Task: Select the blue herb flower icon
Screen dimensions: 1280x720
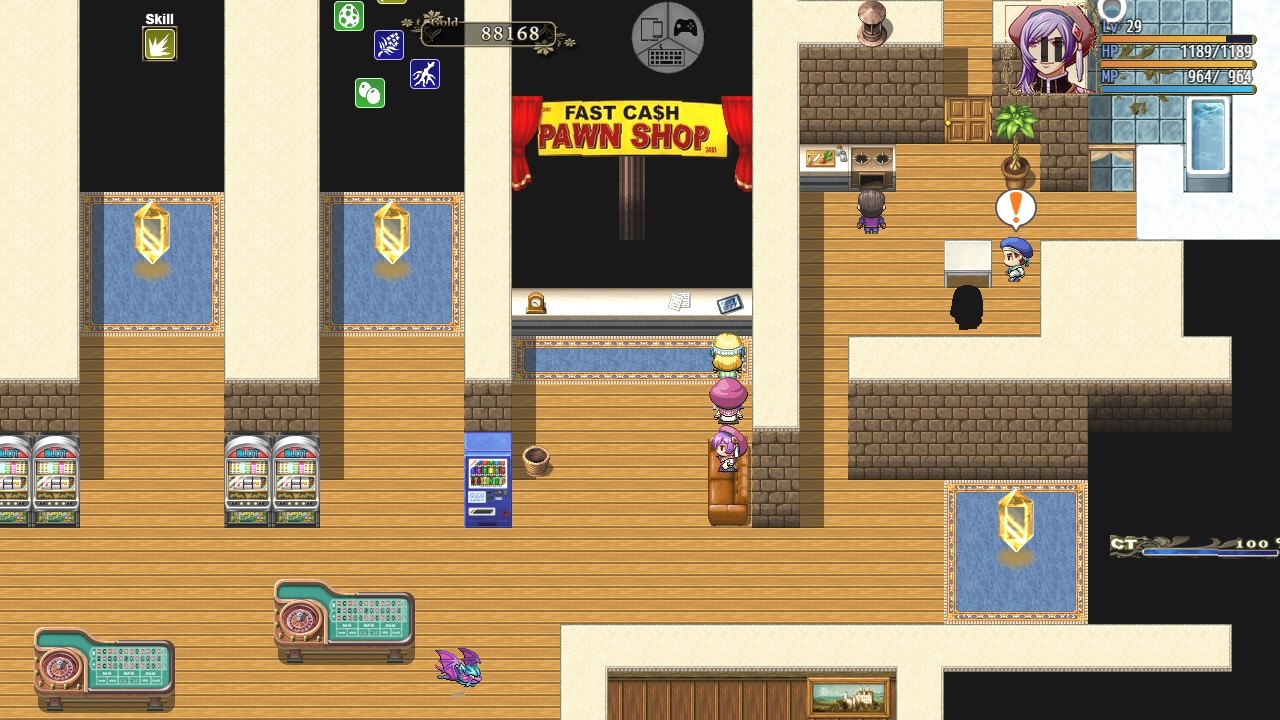Action: [x=389, y=44]
